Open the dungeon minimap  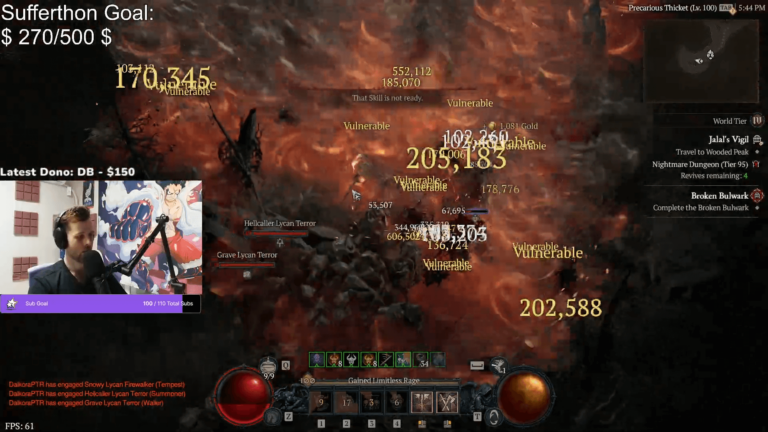[x=704, y=55]
